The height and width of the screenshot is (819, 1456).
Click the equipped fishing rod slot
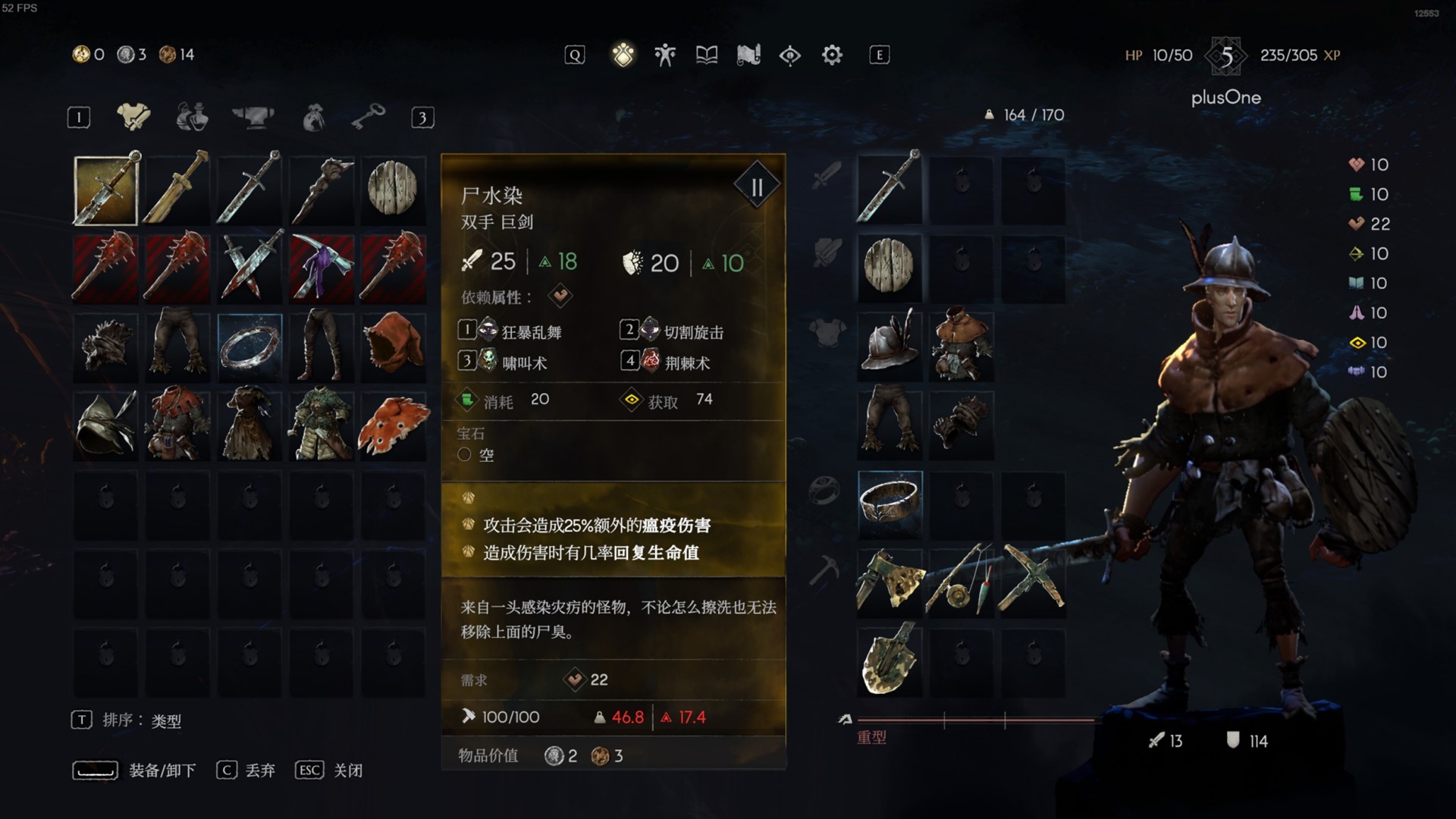961,579
